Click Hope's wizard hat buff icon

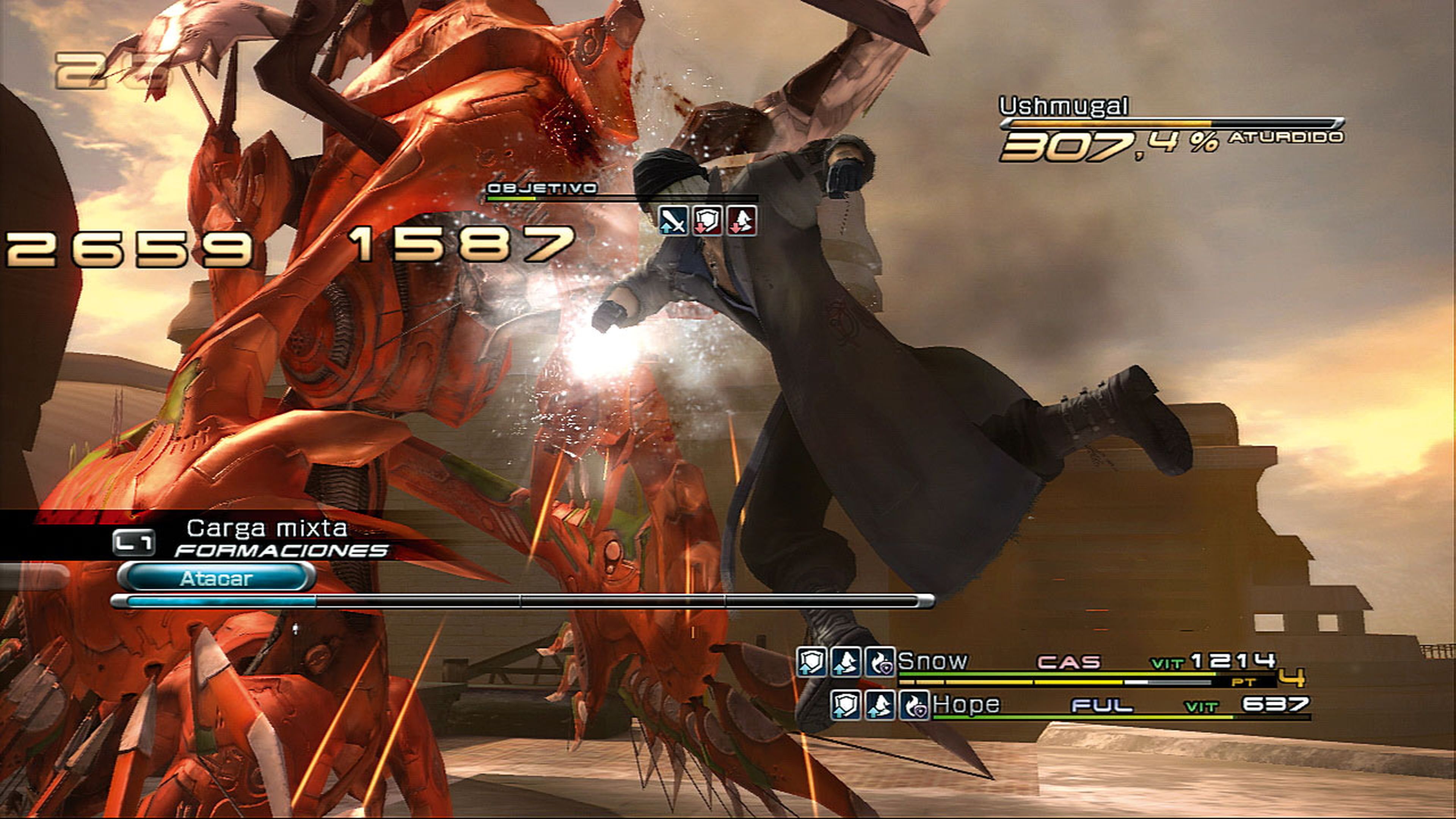coord(880,705)
